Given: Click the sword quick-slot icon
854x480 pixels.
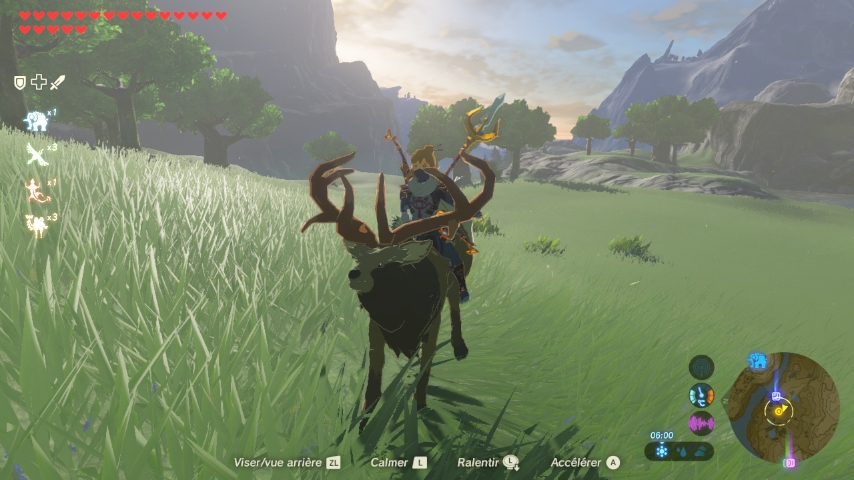Looking at the screenshot, I should click(x=57, y=82).
